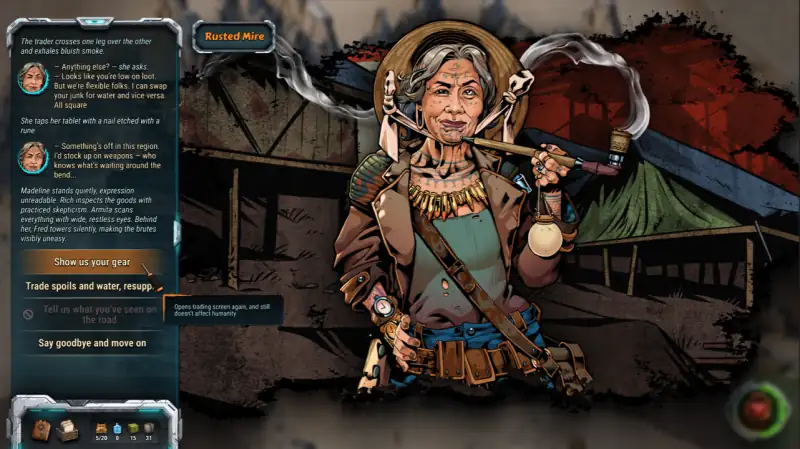Click the red round button with green ring

(x=759, y=409)
